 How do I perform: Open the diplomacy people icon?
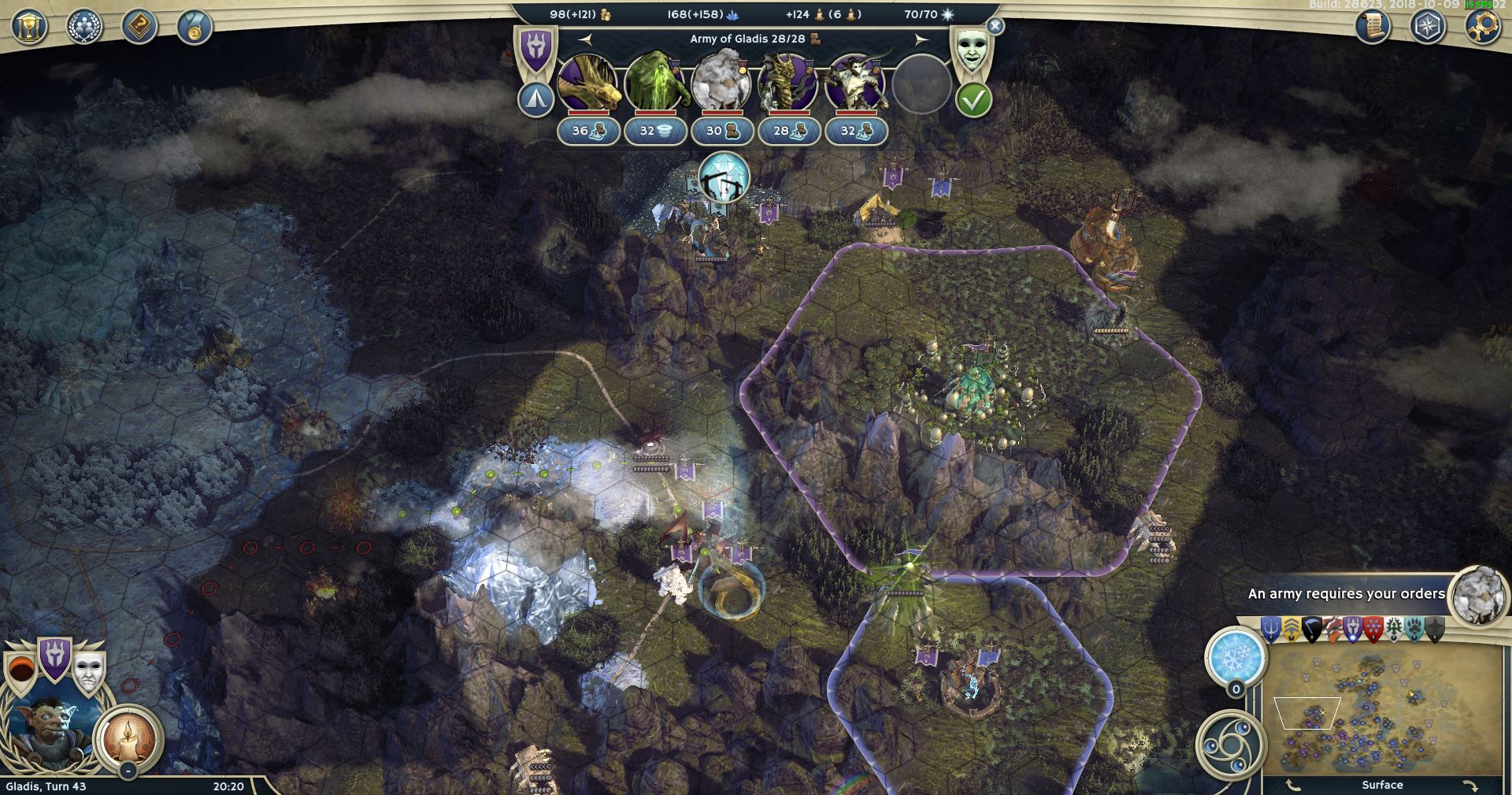83,28
